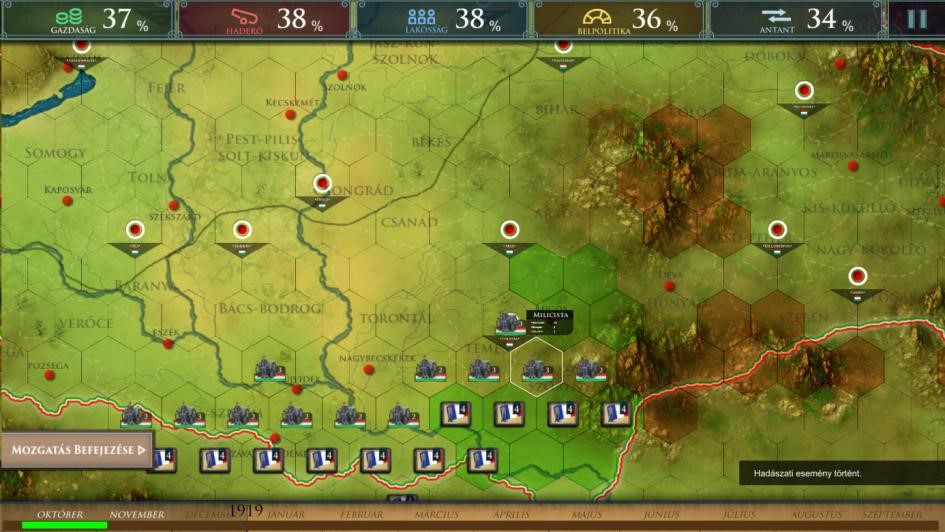Click Mozgatás Befejezése to end movement
Screen dimensions: 945x532
pos(78,450)
